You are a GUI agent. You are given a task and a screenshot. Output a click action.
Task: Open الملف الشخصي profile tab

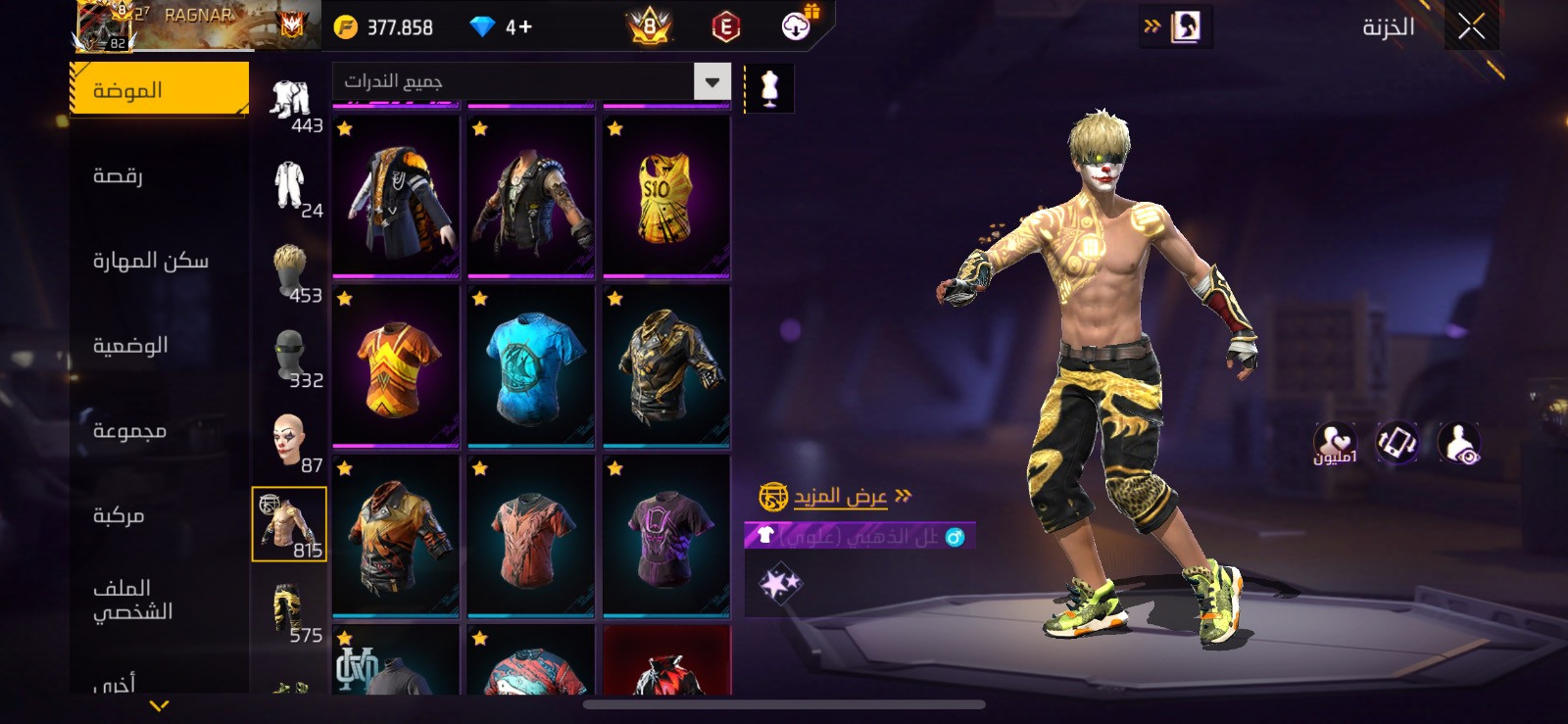[132, 600]
